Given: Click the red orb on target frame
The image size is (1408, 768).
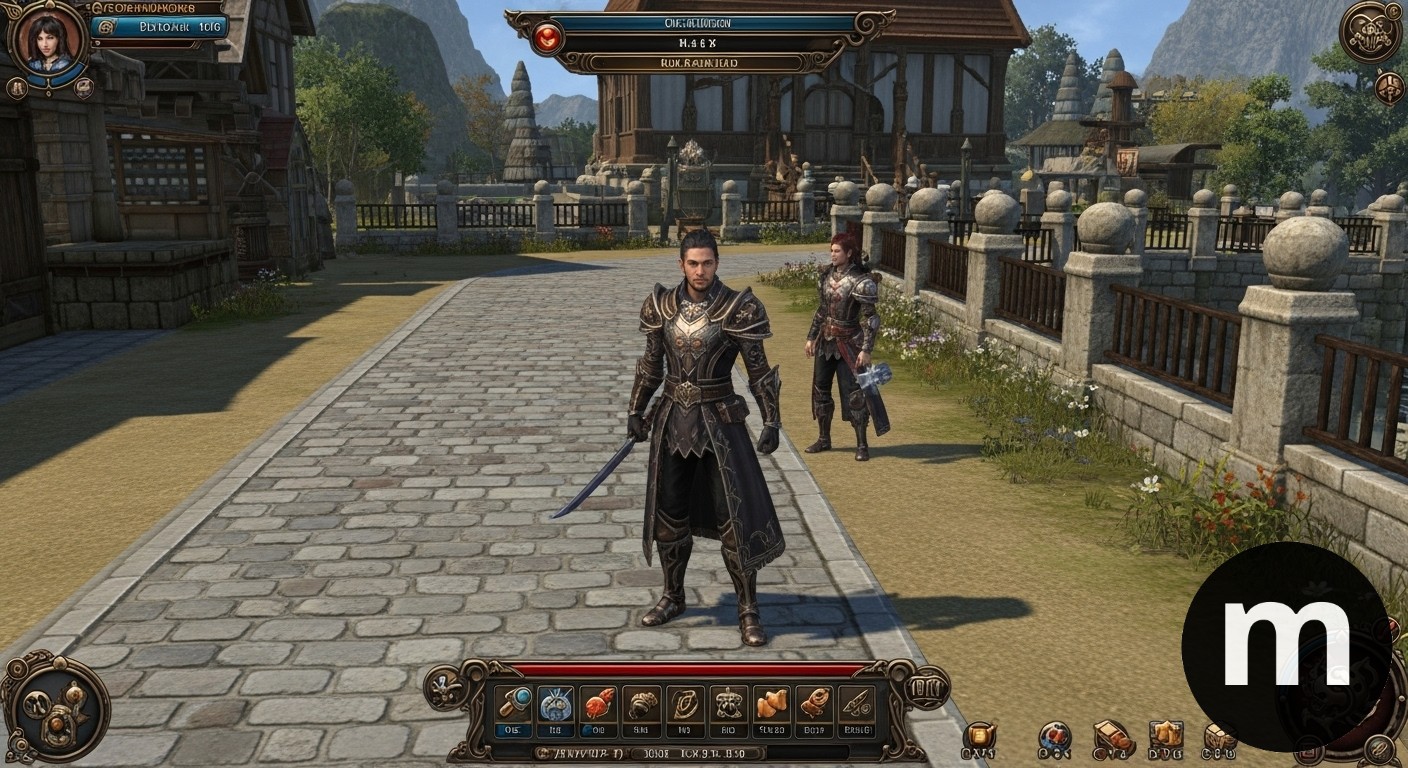Looking at the screenshot, I should coord(547,38).
